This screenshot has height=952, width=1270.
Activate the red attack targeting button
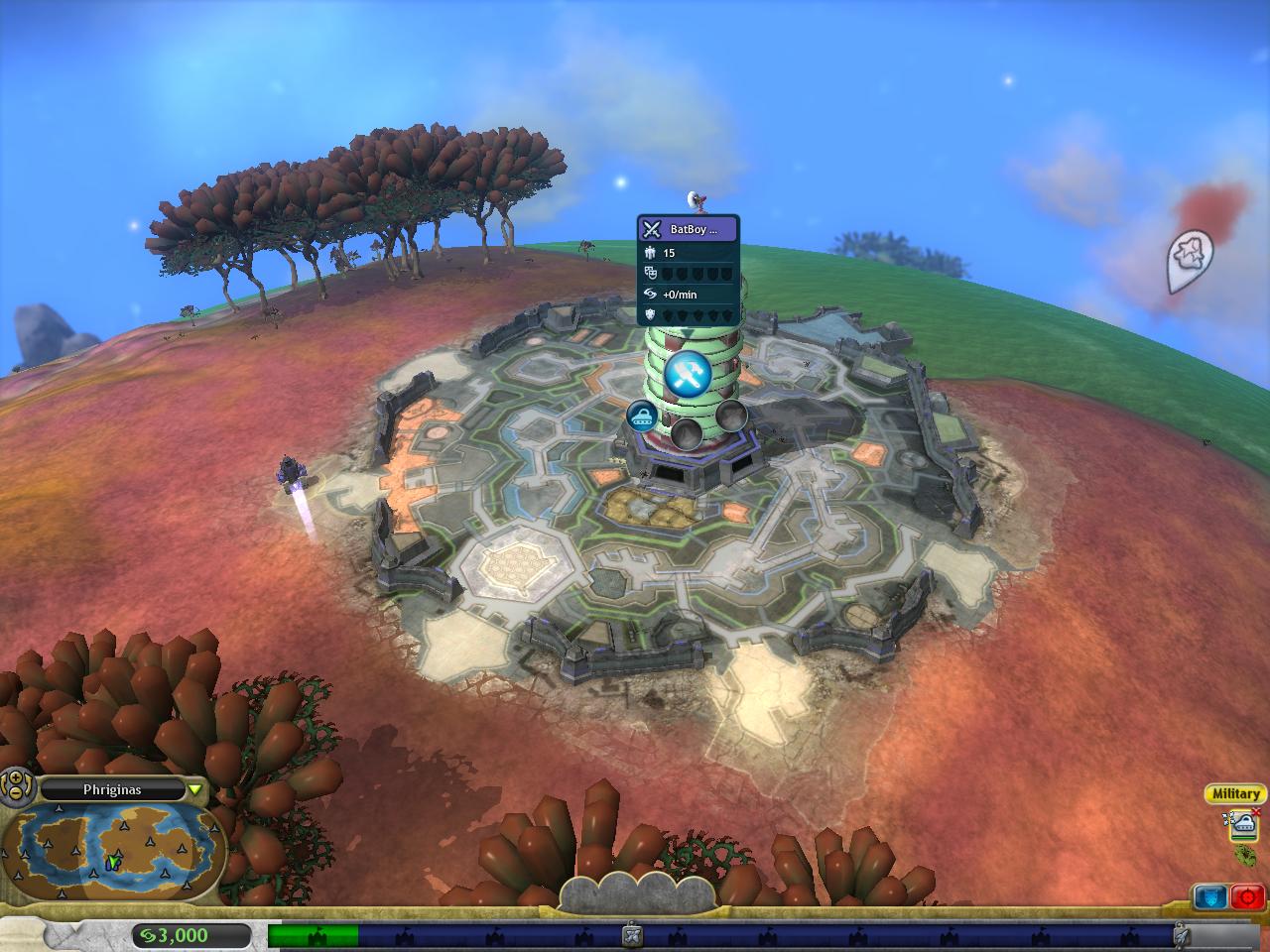pos(1247,896)
